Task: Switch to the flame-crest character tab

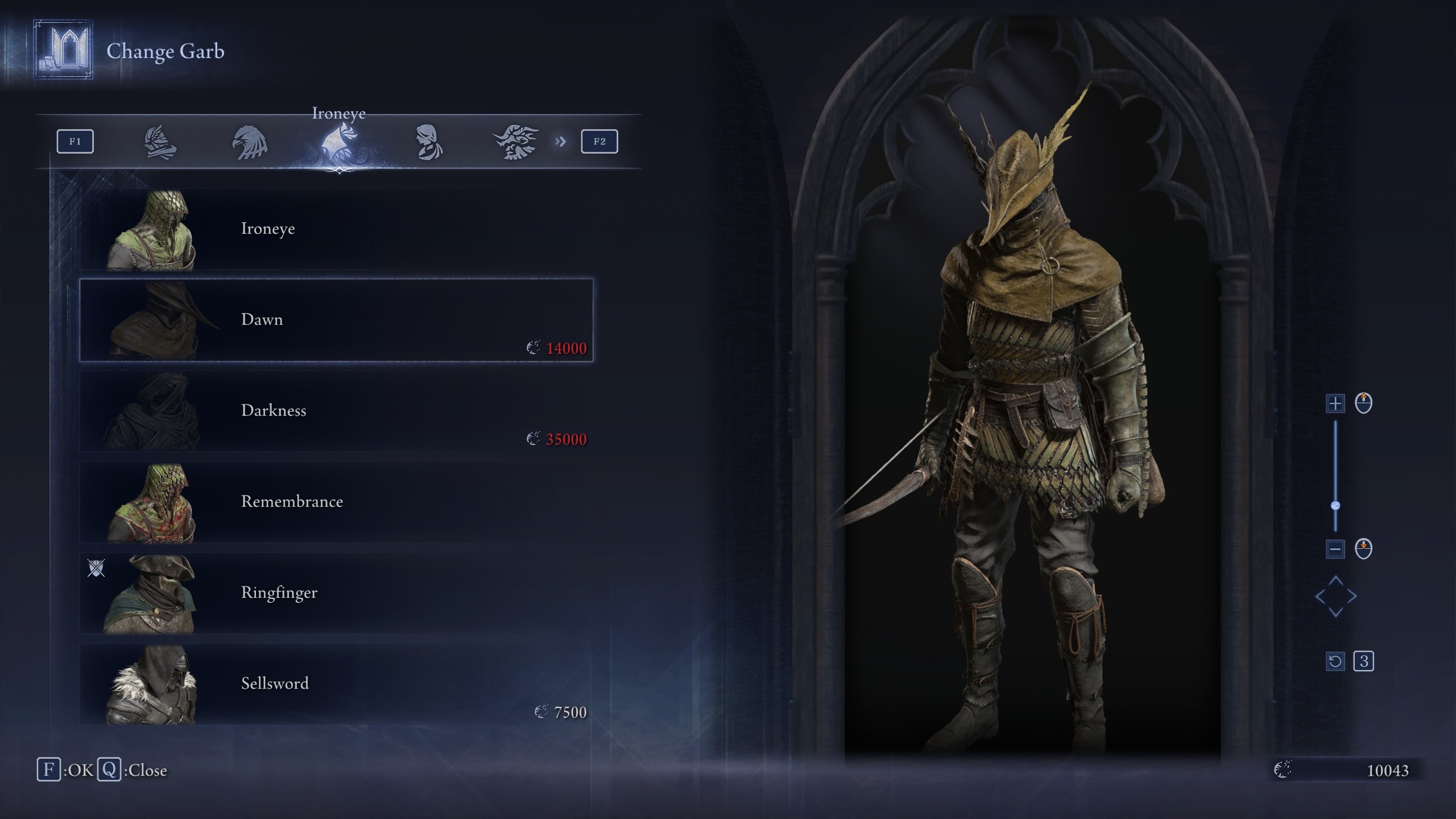Action: 516,142
